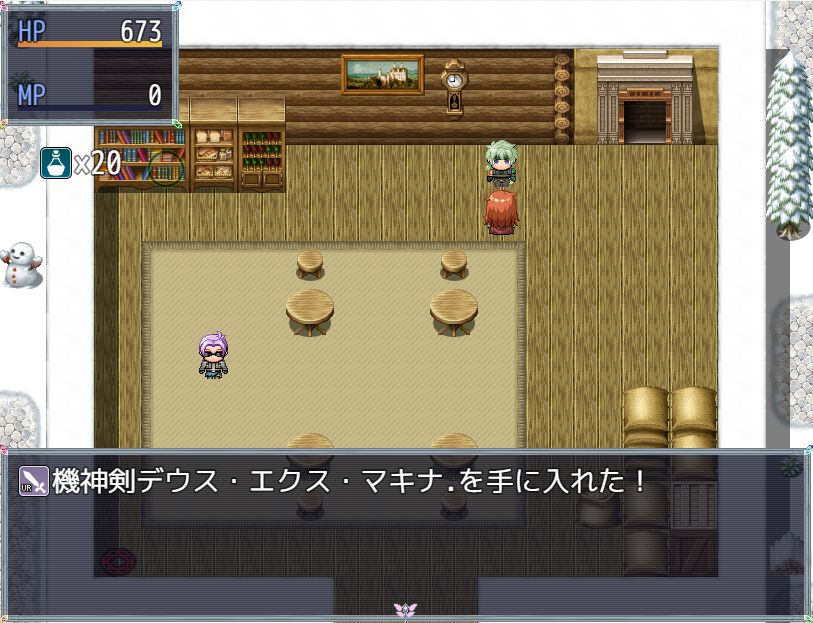Click the potion flask HUD icon
This screenshot has height=623, width=813.
click(56, 162)
